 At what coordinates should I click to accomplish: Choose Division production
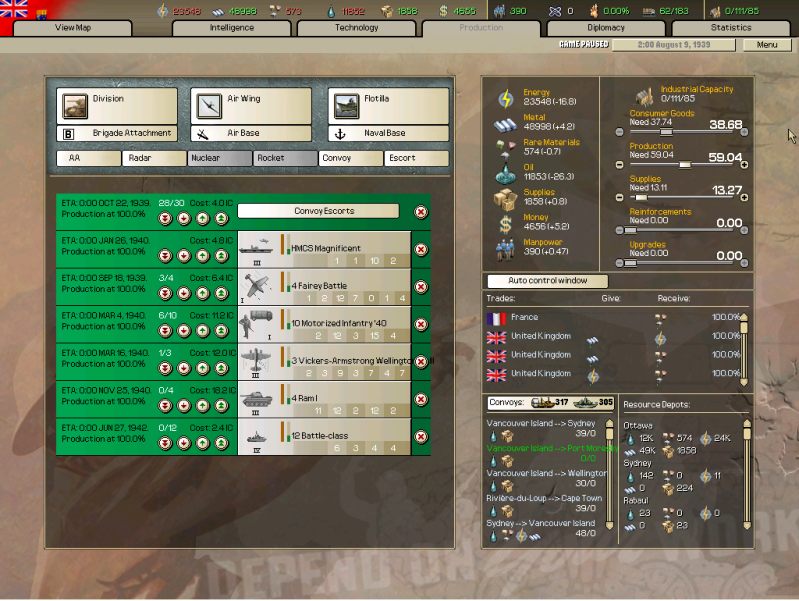pyautogui.click(x=117, y=105)
